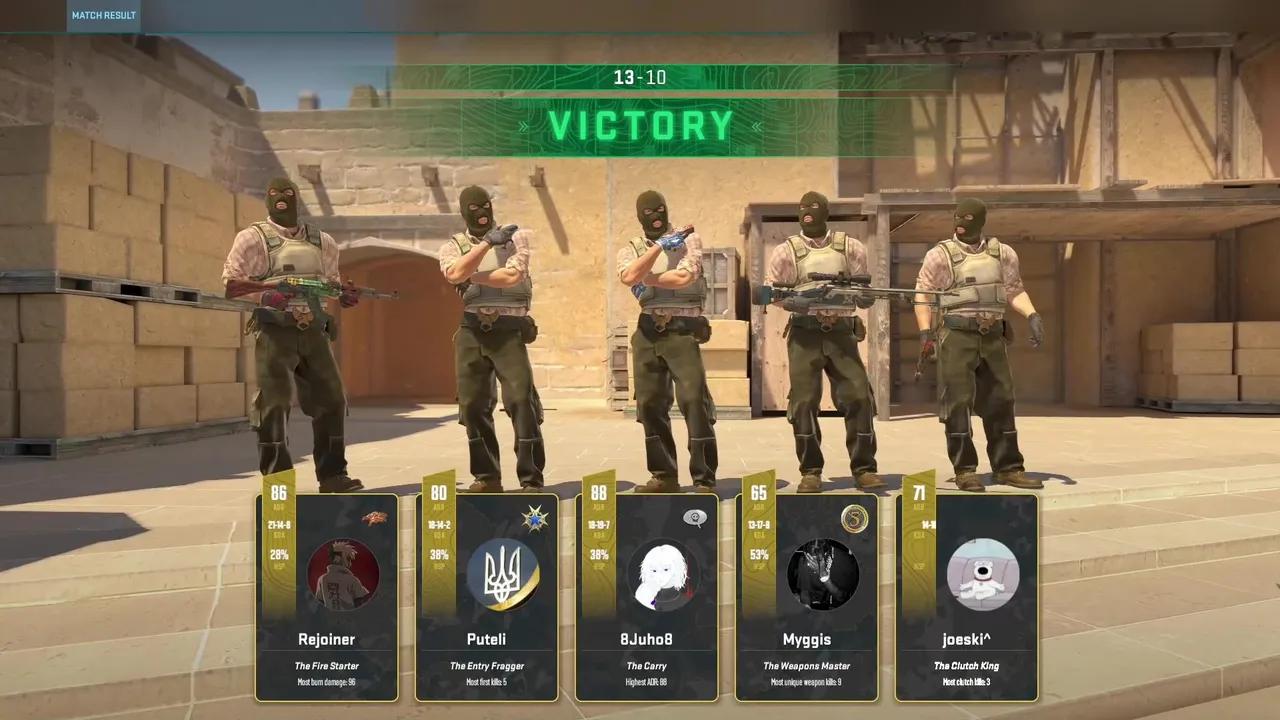The height and width of the screenshot is (720, 1280).
Task: Select Rejoiner's player card
Action: click(x=327, y=640)
